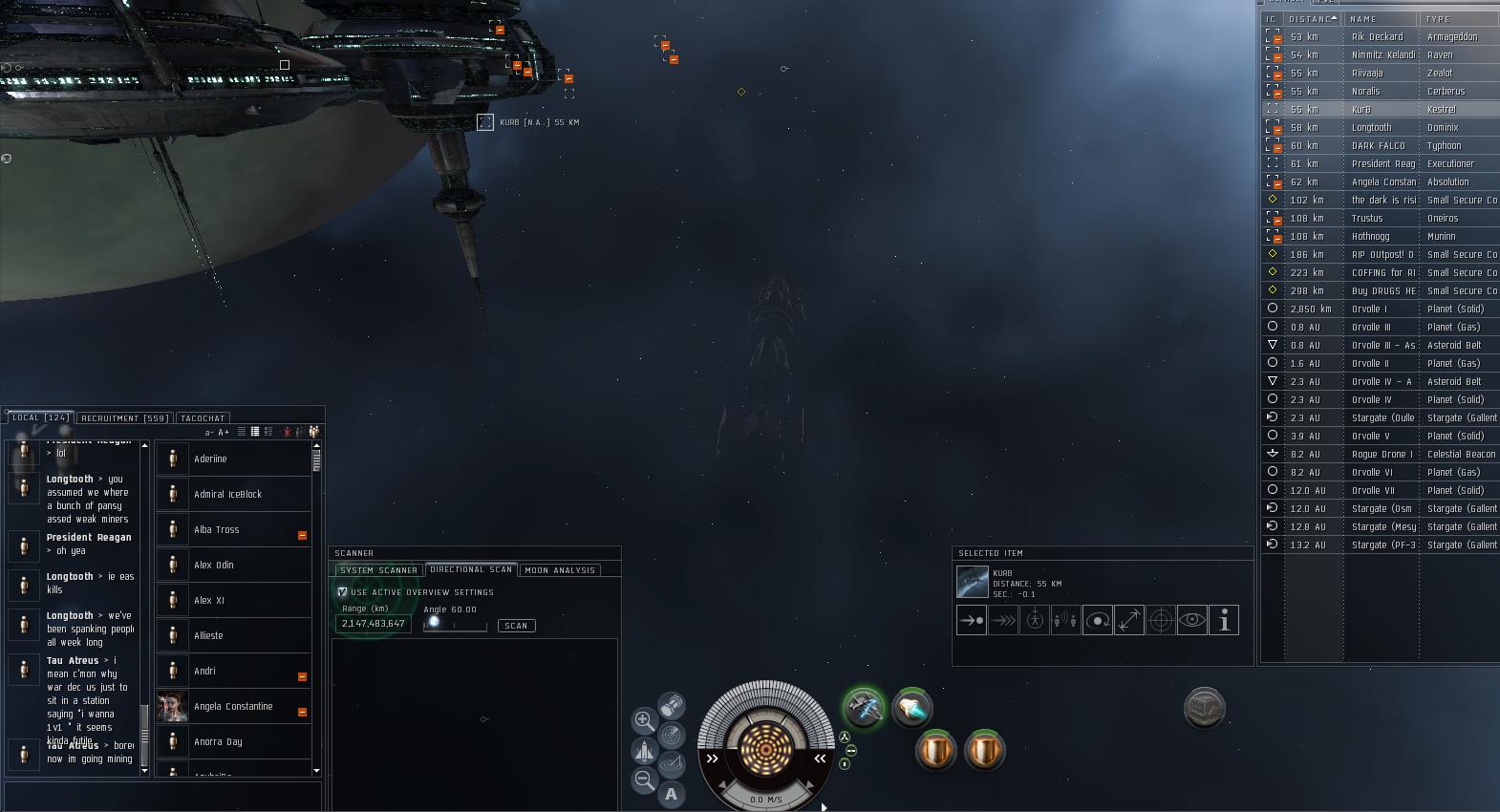Open the Tacochat channel tab
This screenshot has height=812, width=1500.
pos(203,417)
